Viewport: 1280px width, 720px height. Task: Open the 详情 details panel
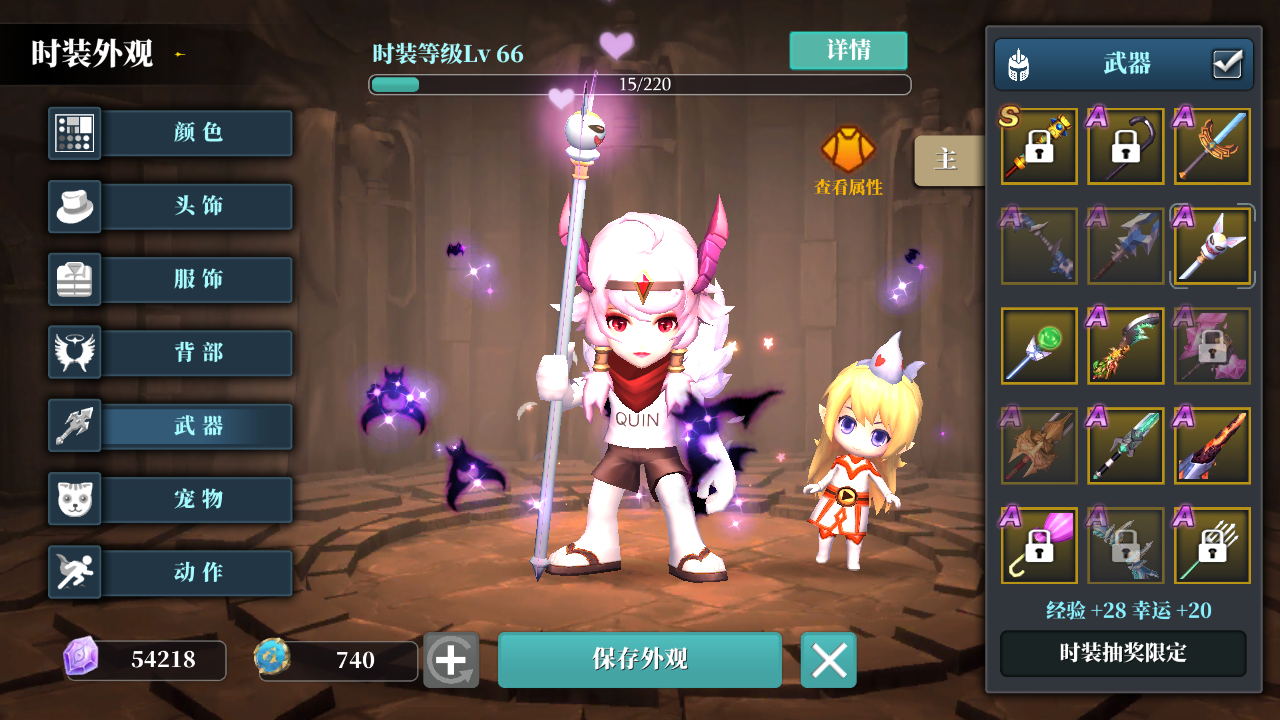(849, 50)
